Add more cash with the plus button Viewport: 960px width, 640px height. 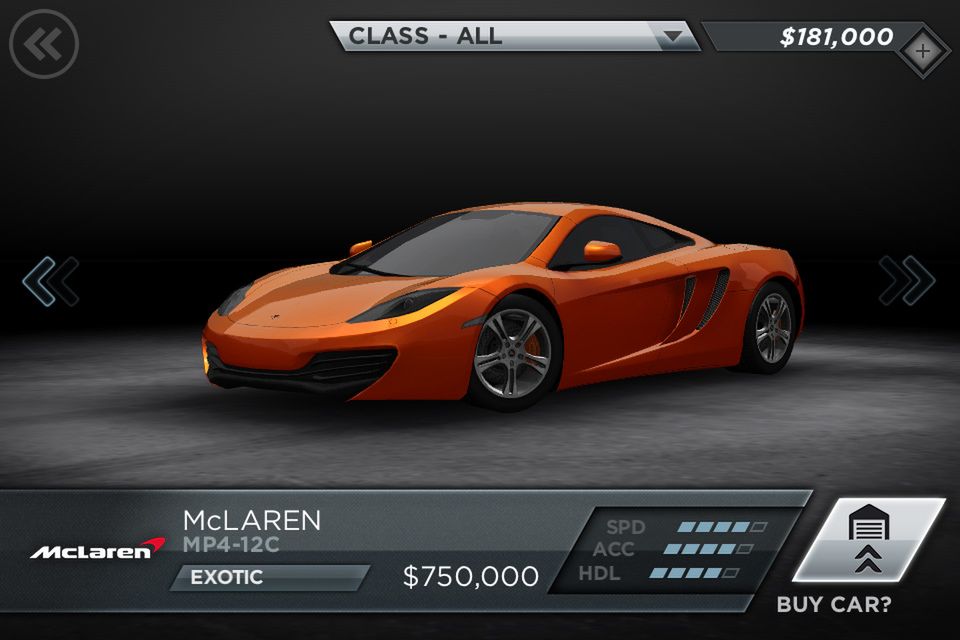[x=922, y=50]
